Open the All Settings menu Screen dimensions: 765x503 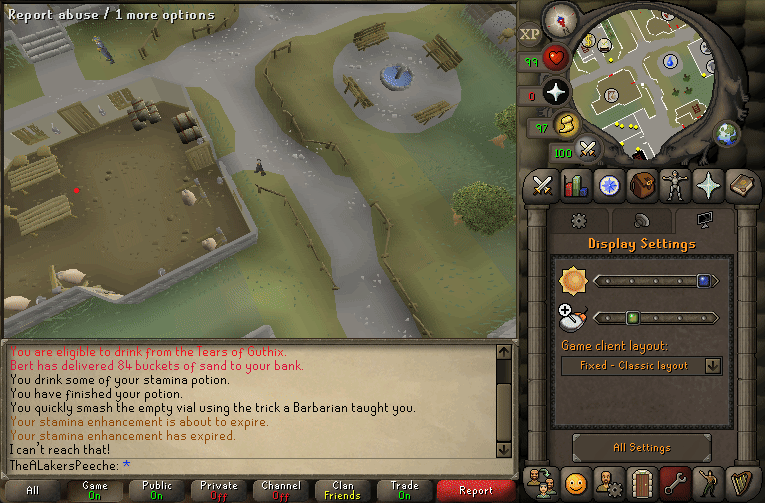641,448
